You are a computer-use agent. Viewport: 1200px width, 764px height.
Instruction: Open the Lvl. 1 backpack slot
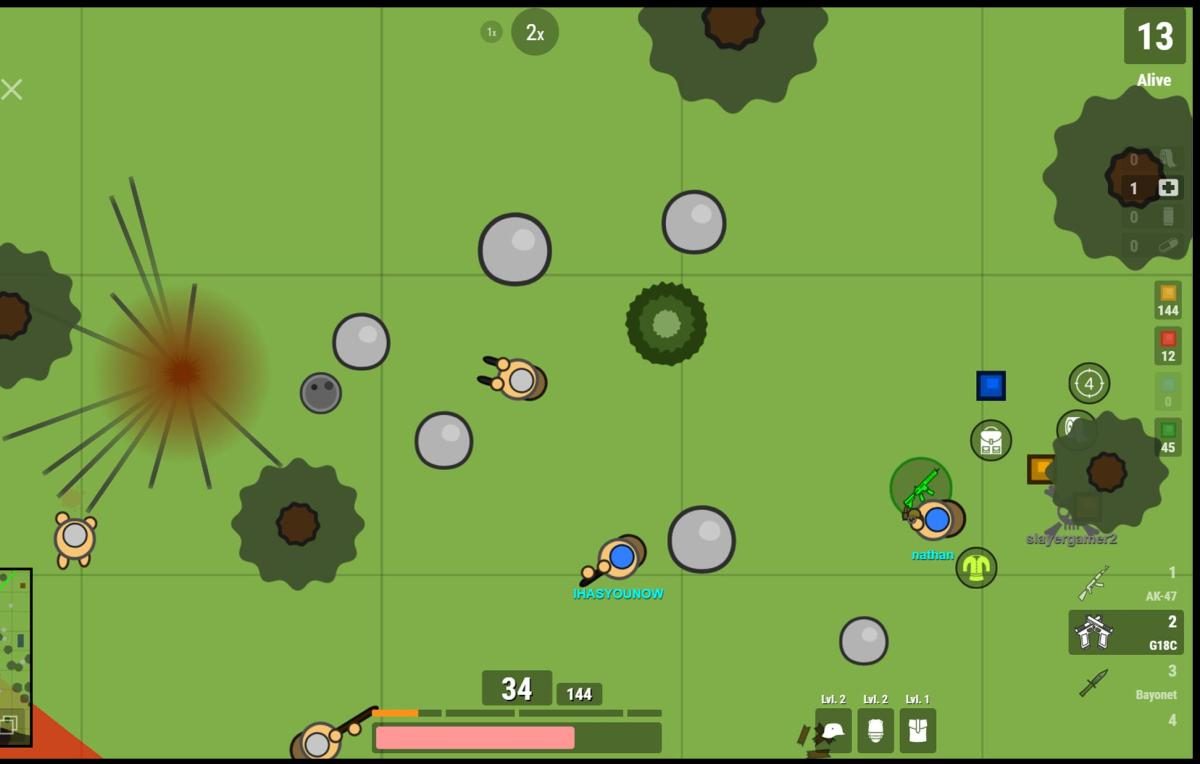pos(917,730)
